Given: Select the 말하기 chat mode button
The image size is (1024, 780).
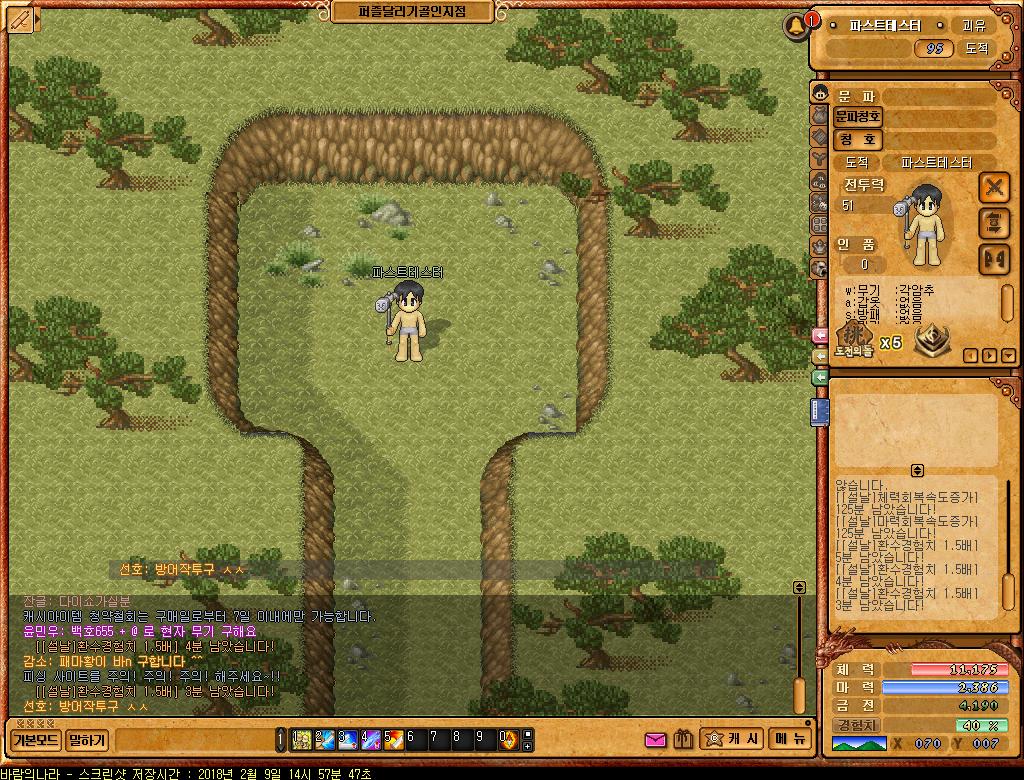Looking at the screenshot, I should [87, 740].
